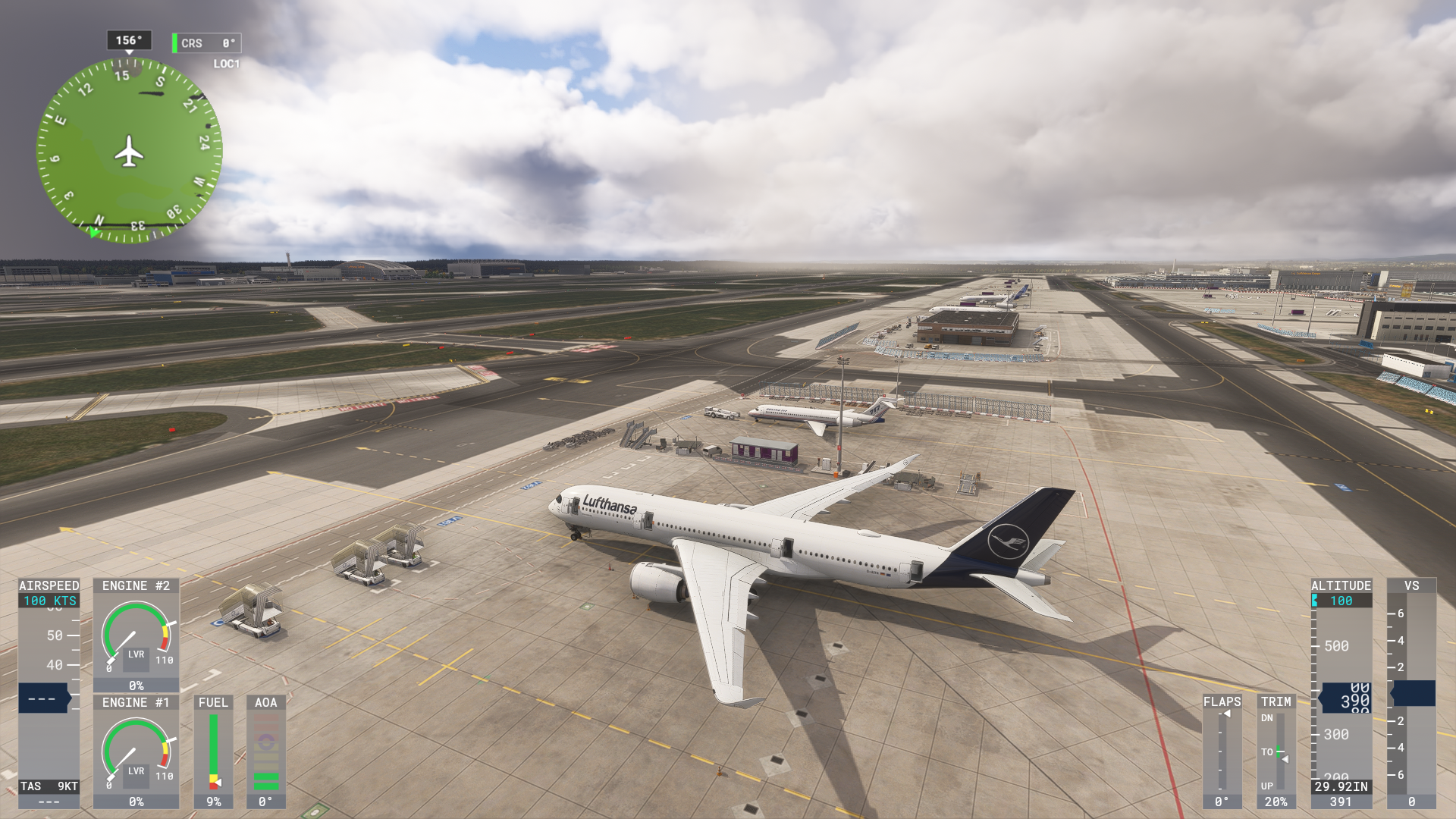Select the TRIM indicator gauge
1456x819 pixels.
1276,751
